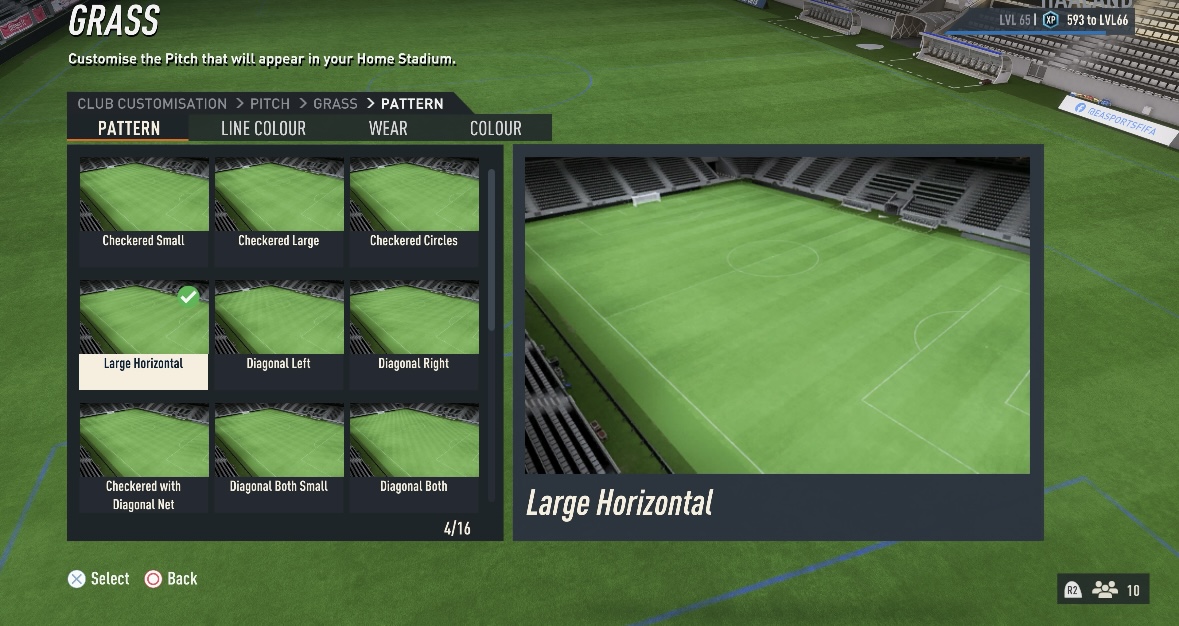
Task: Open the Colour tab
Action: click(x=495, y=128)
